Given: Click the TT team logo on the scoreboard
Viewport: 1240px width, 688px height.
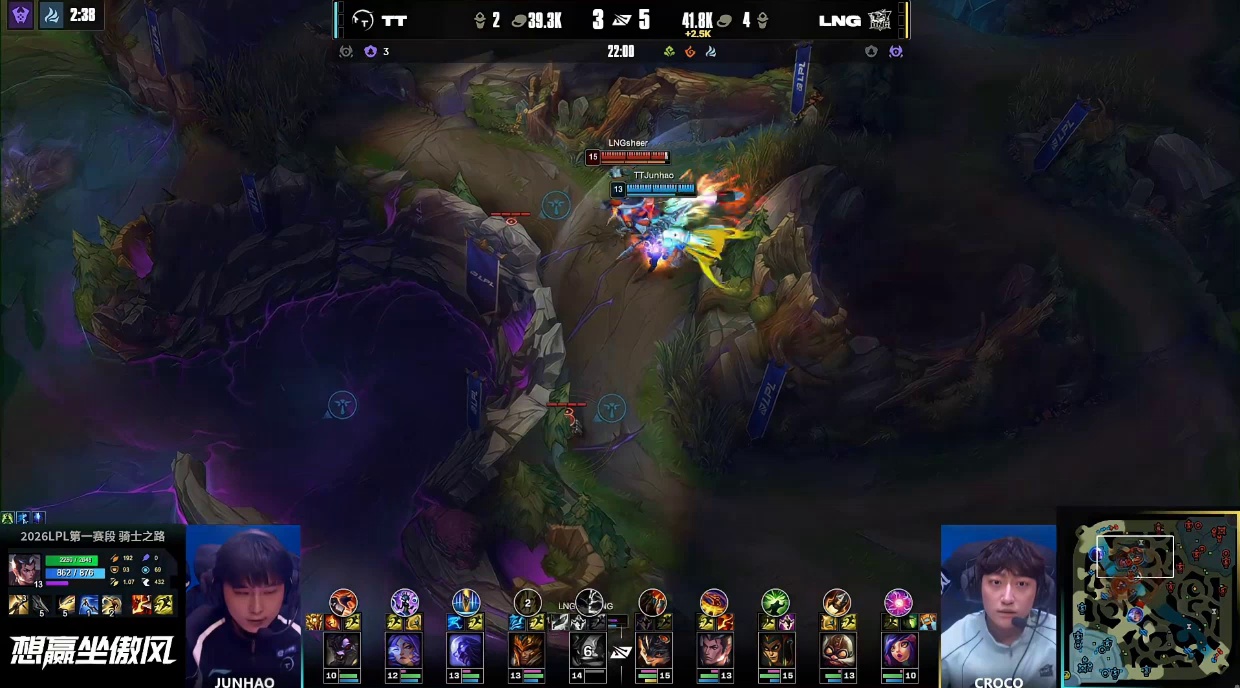Looking at the screenshot, I should click(362, 20).
